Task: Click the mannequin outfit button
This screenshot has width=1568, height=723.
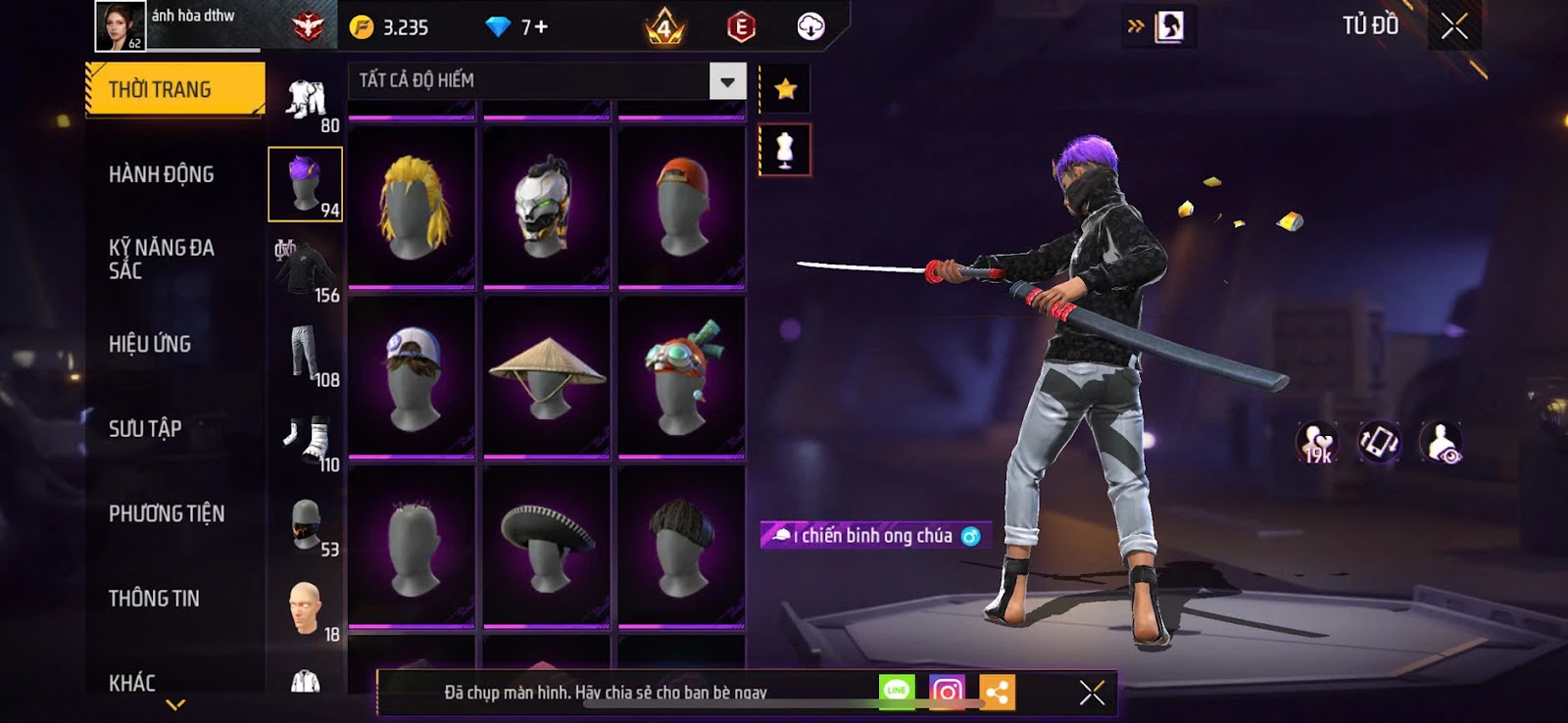Action: (x=785, y=150)
